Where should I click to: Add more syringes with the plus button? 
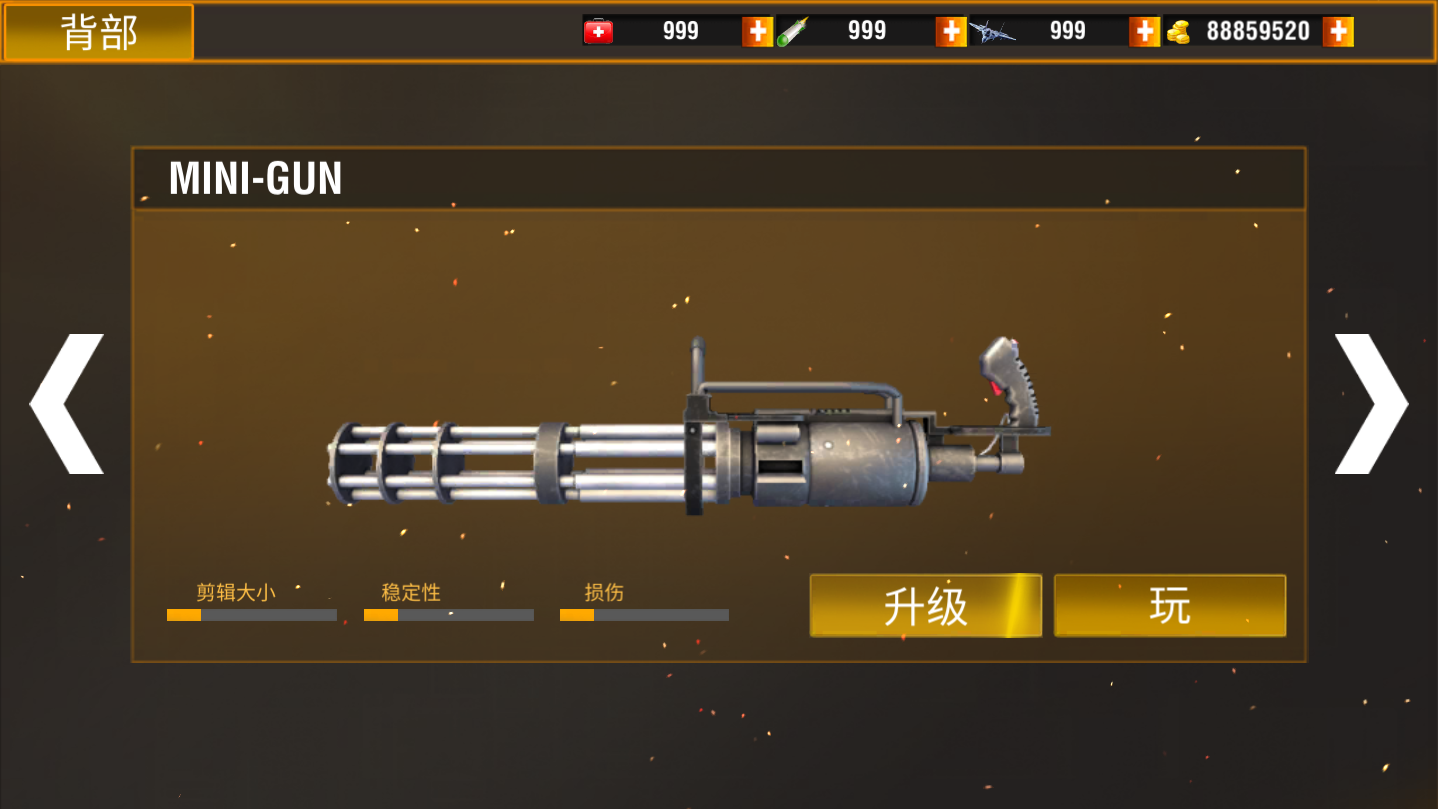point(950,31)
